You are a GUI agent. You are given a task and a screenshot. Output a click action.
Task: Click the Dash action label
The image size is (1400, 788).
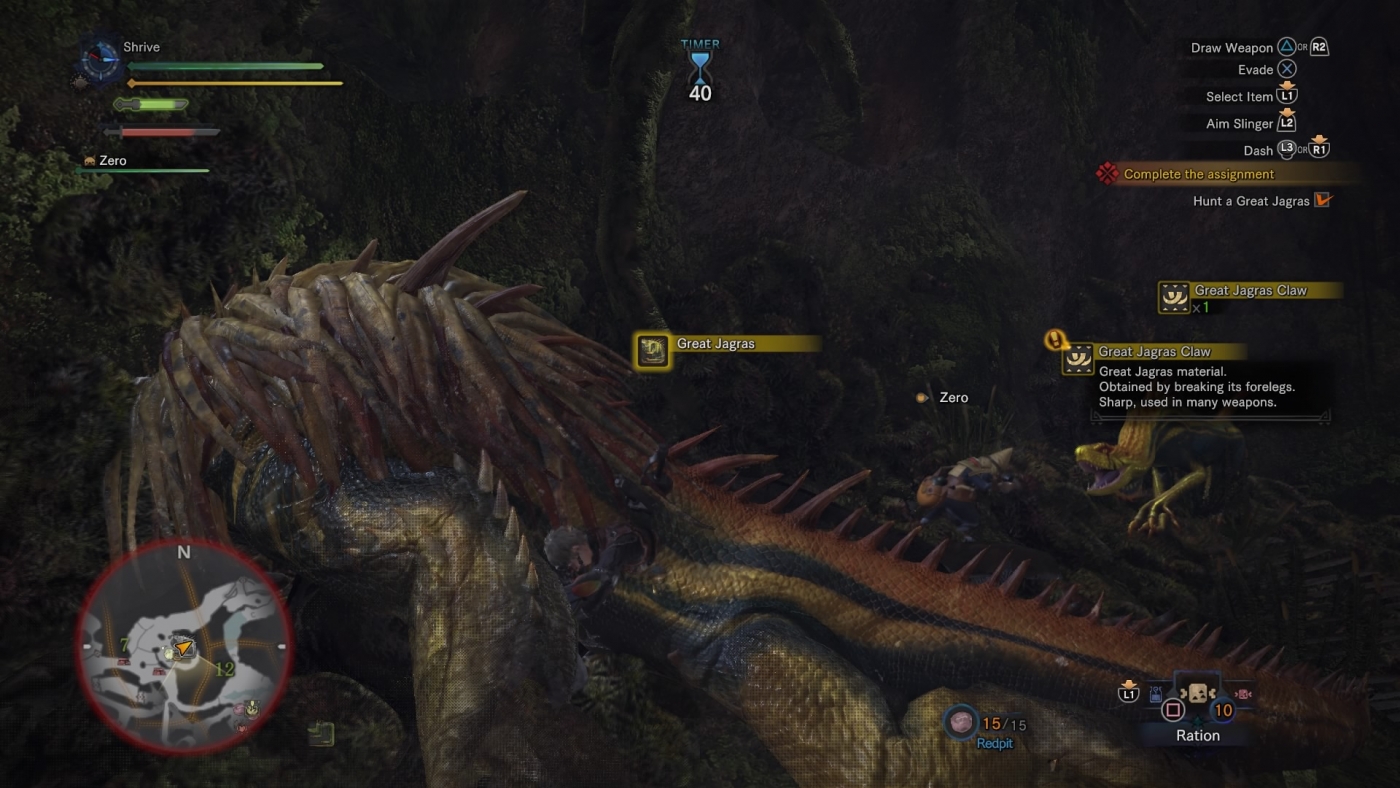[x=1257, y=150]
